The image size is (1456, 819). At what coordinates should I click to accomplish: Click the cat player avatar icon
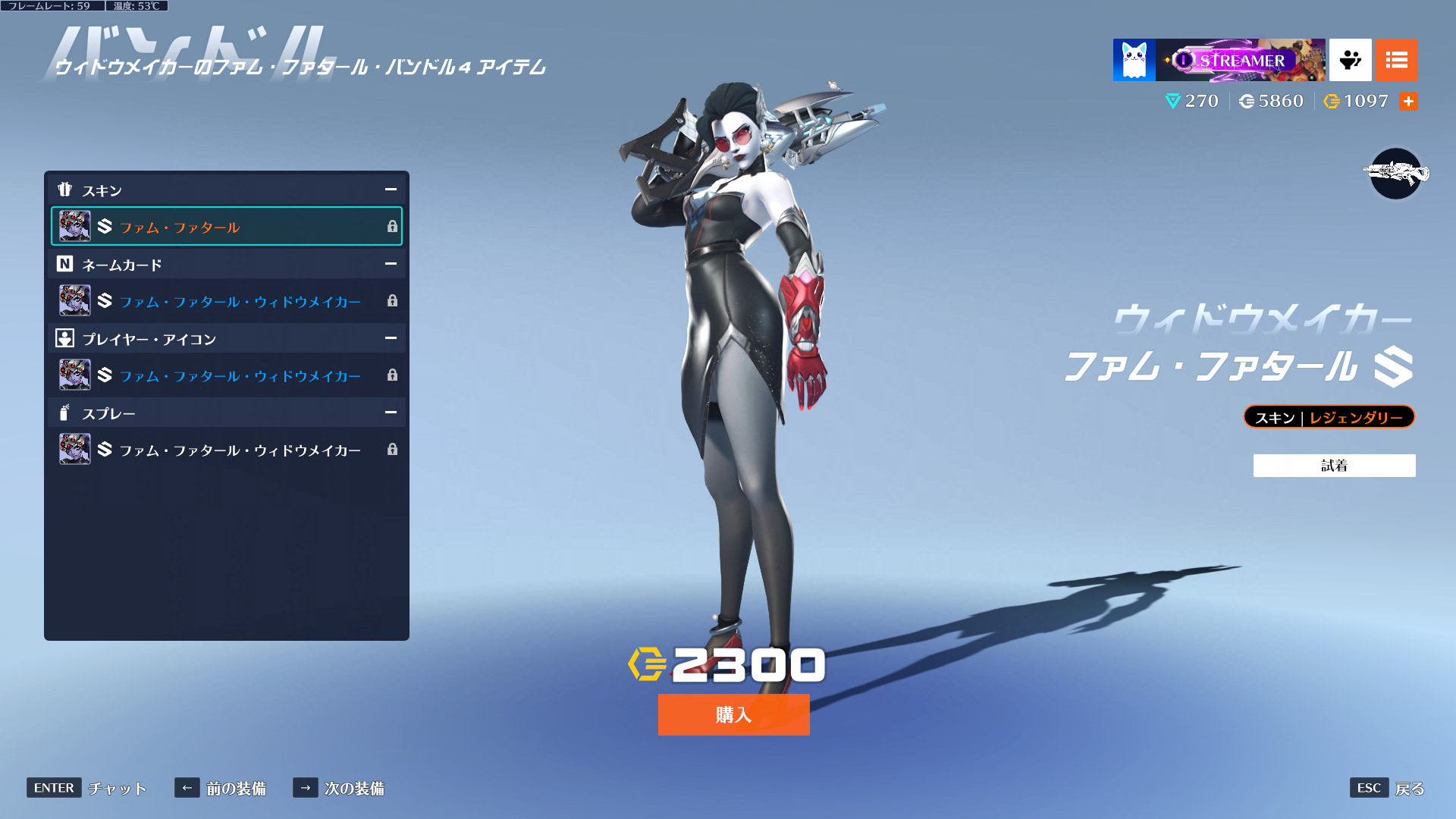click(1134, 60)
